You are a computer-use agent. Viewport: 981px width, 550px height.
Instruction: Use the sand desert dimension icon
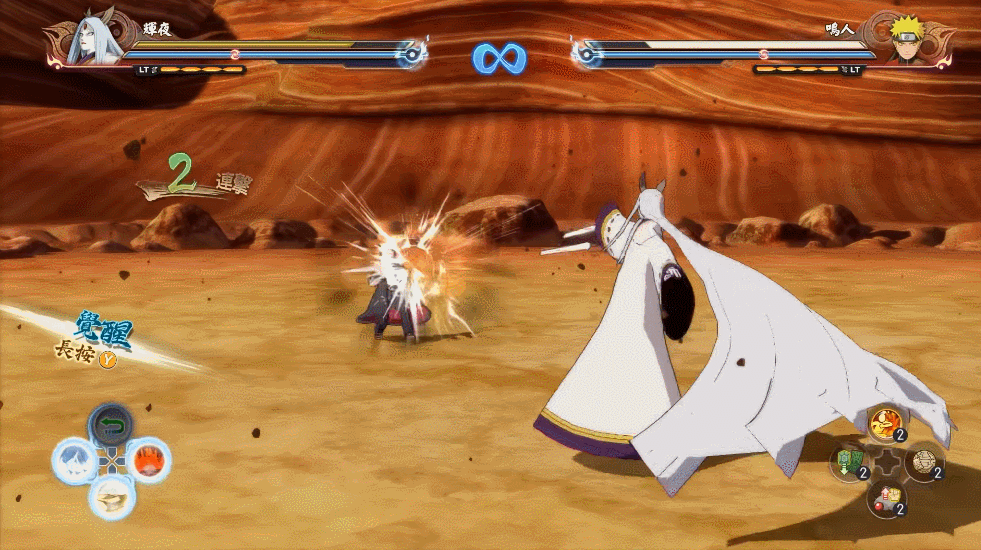[x=111, y=496]
